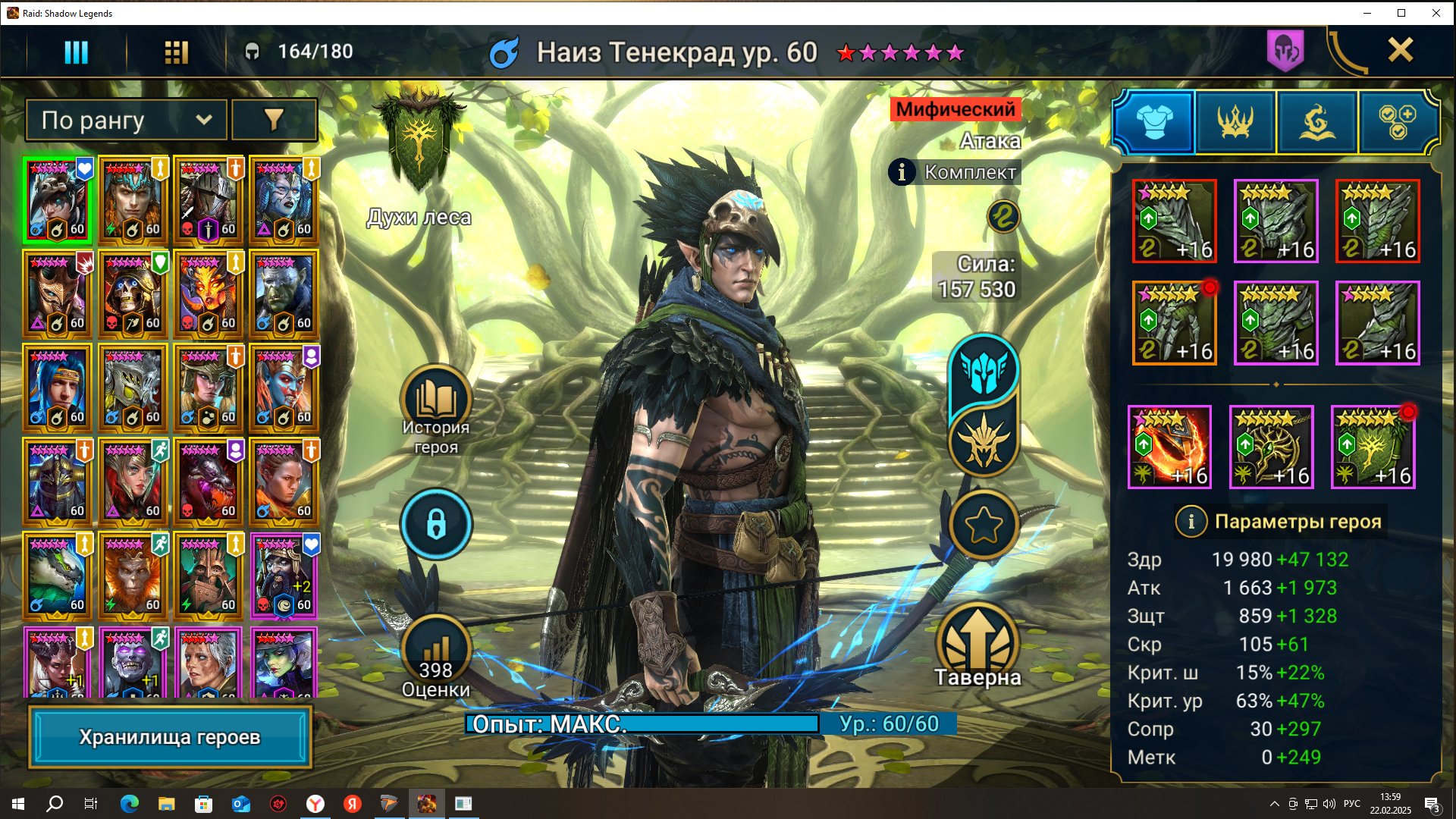Maximize the Raid: Shadow Legends window
The width and height of the screenshot is (1456, 819).
(1401, 13)
